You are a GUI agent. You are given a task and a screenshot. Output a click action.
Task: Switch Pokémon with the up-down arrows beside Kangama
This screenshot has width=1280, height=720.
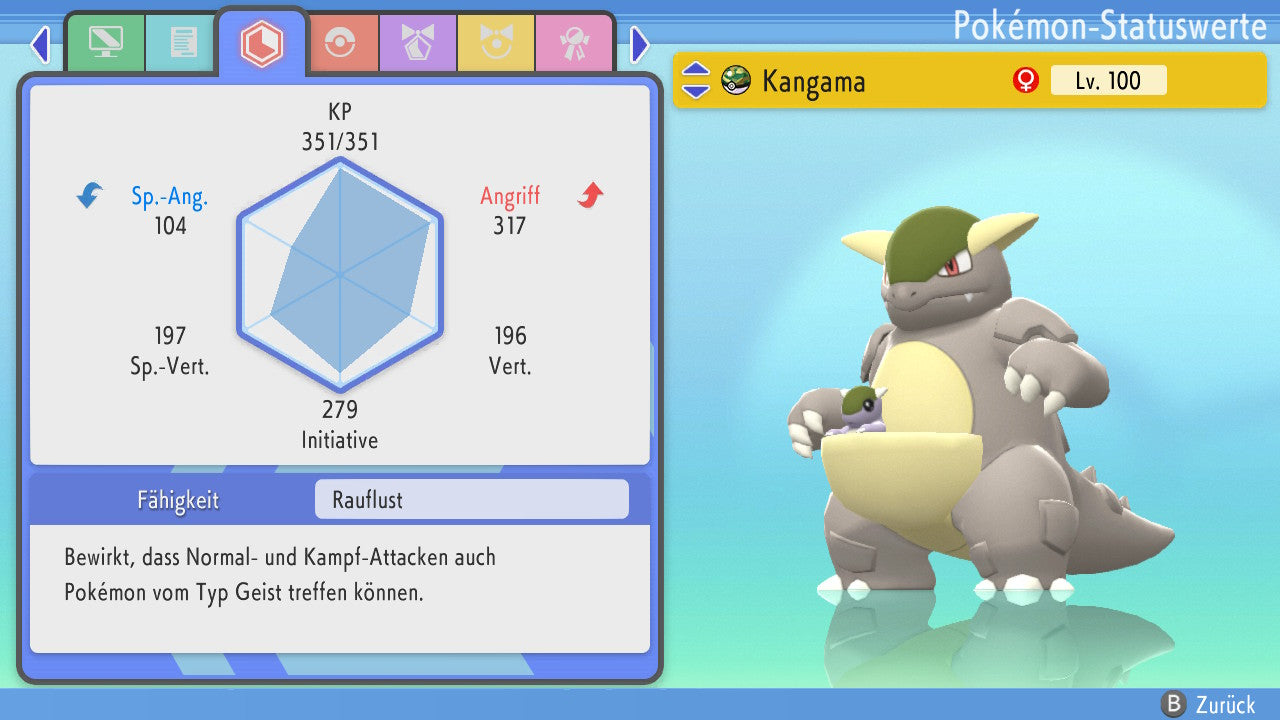click(x=696, y=80)
